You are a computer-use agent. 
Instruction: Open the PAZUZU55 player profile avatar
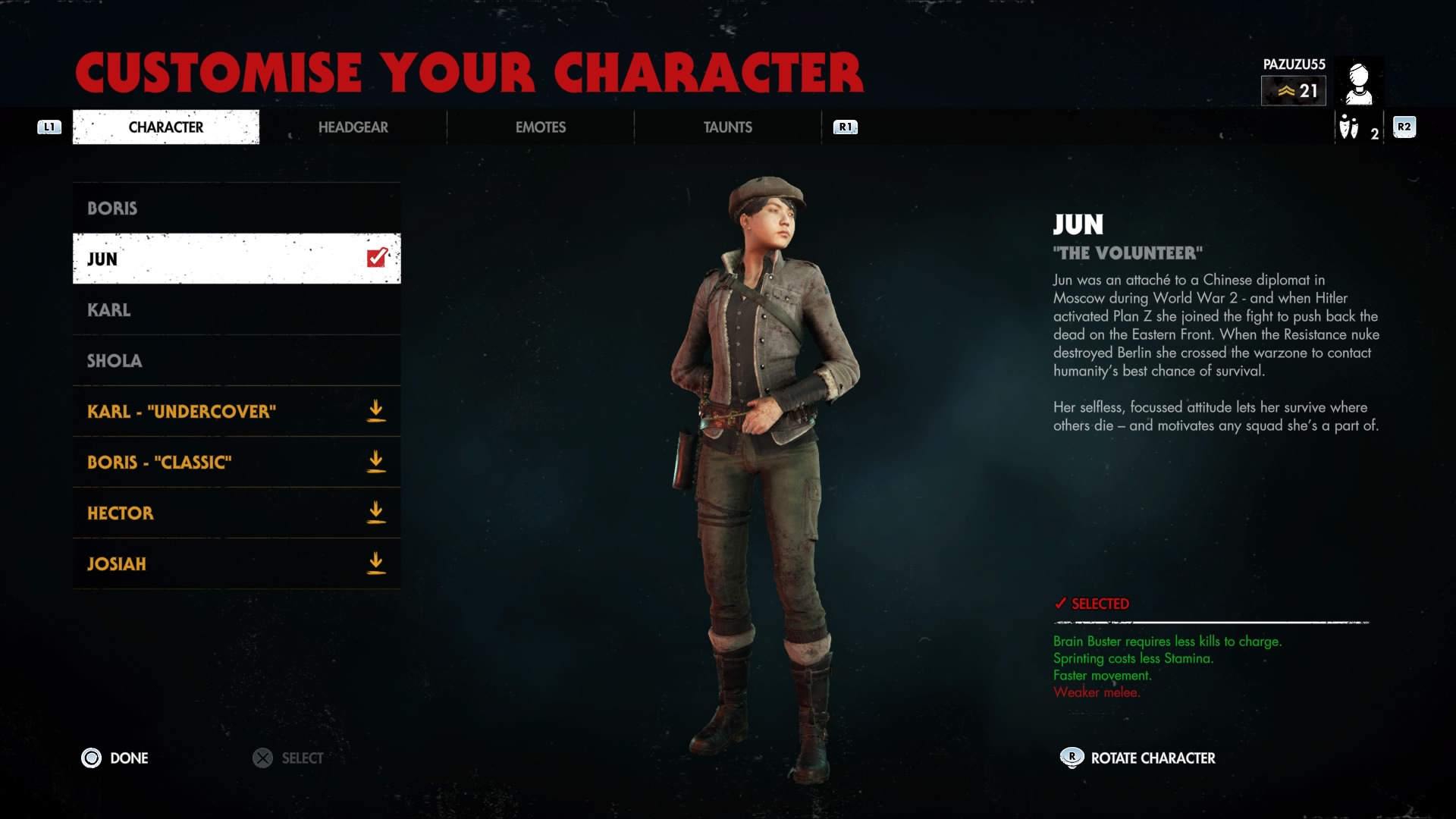(x=1358, y=82)
